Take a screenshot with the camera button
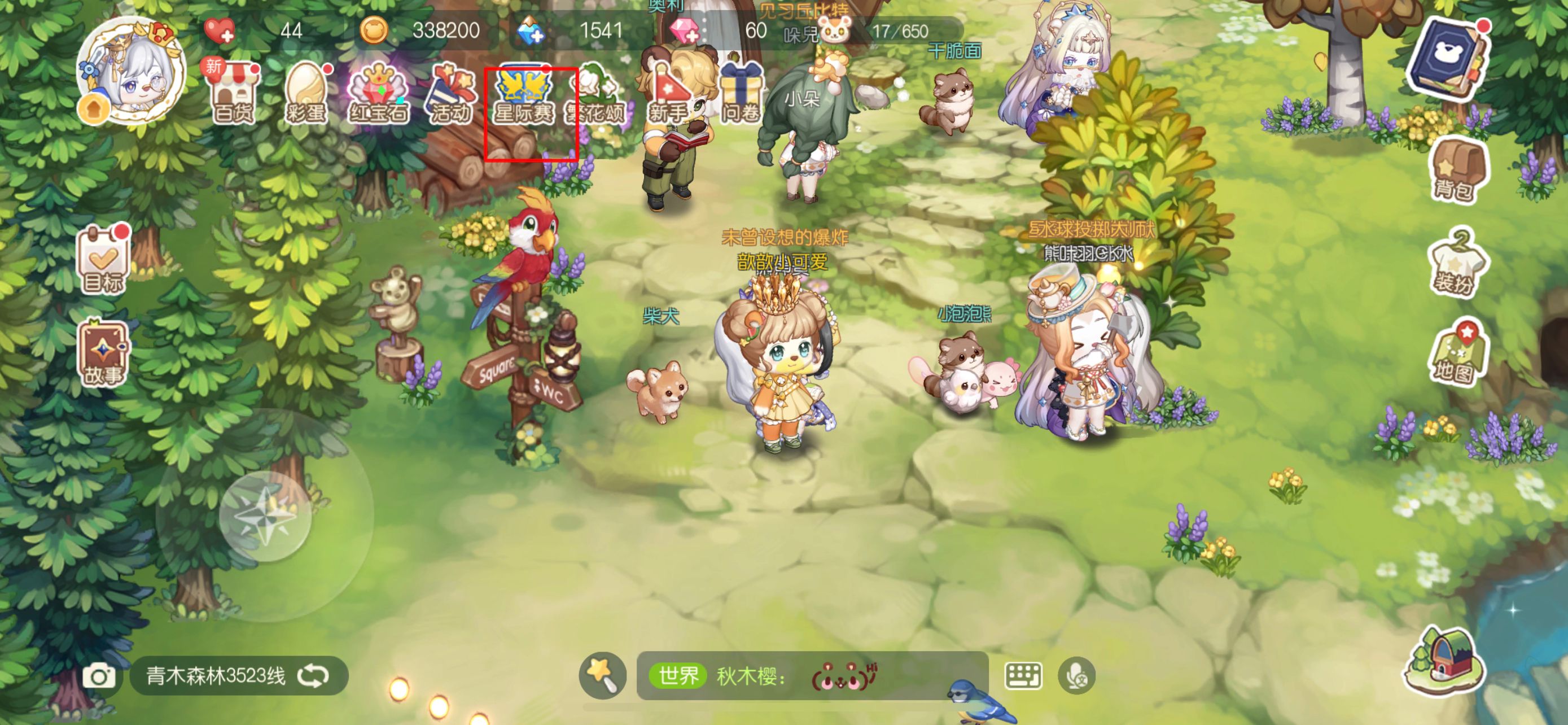 (x=99, y=676)
